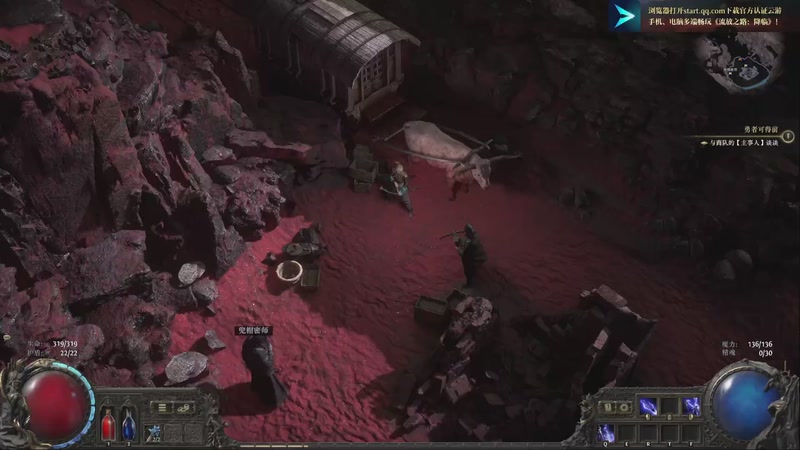Click the coin stack shop button
800x450 pixels.
coord(184,408)
